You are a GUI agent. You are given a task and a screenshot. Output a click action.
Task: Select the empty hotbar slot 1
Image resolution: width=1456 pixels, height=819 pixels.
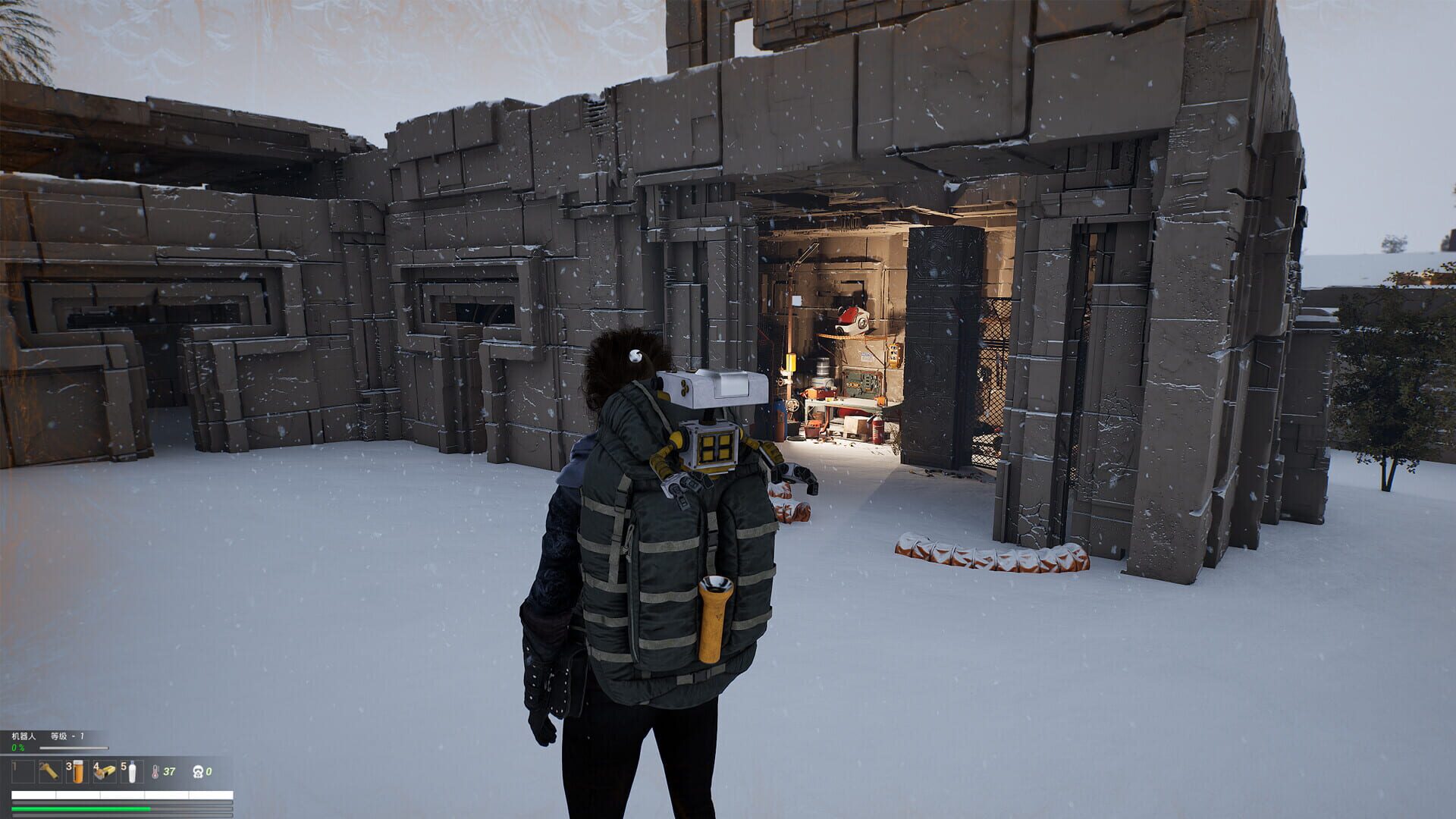pyautogui.click(x=23, y=772)
